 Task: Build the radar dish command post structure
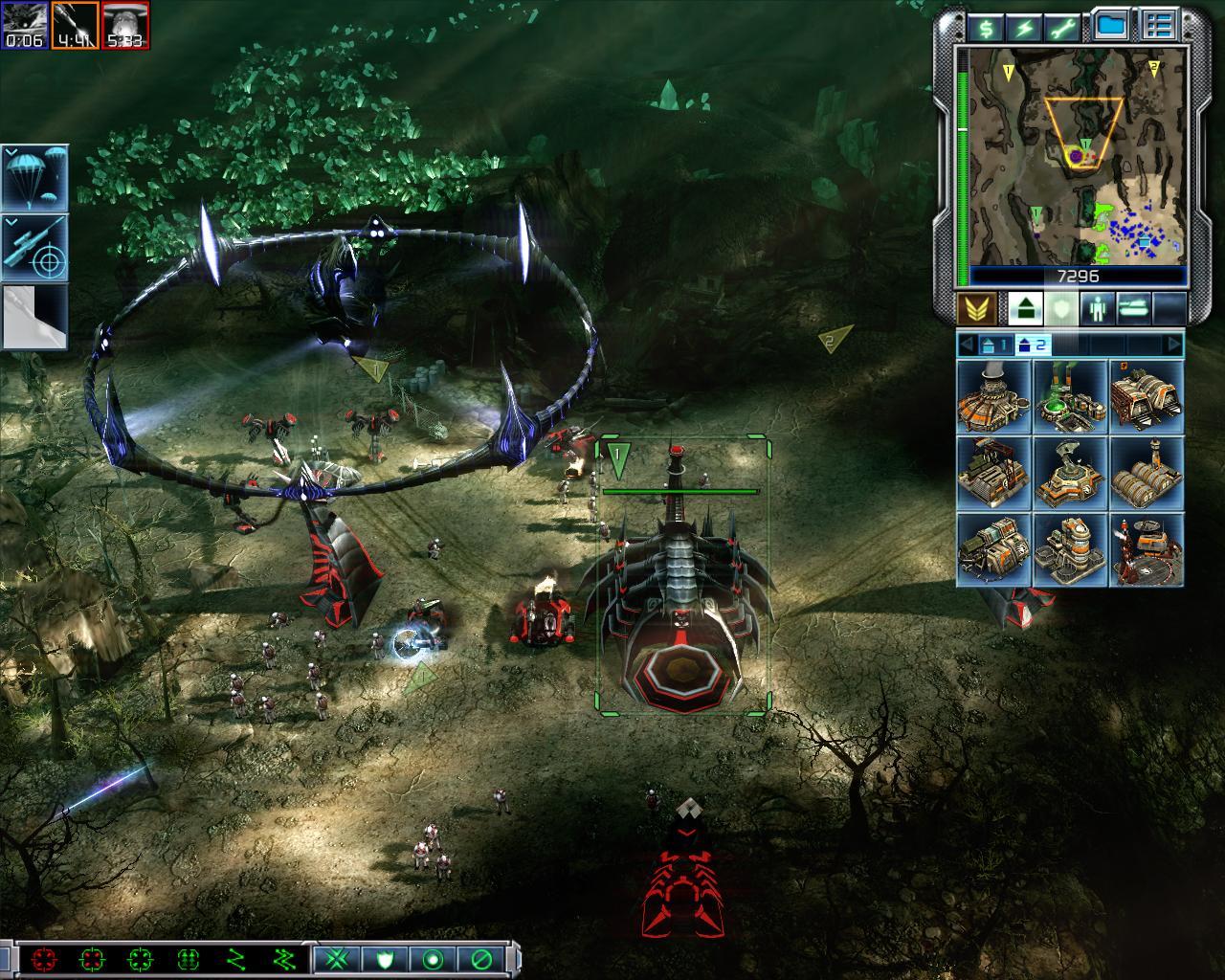1070,473
